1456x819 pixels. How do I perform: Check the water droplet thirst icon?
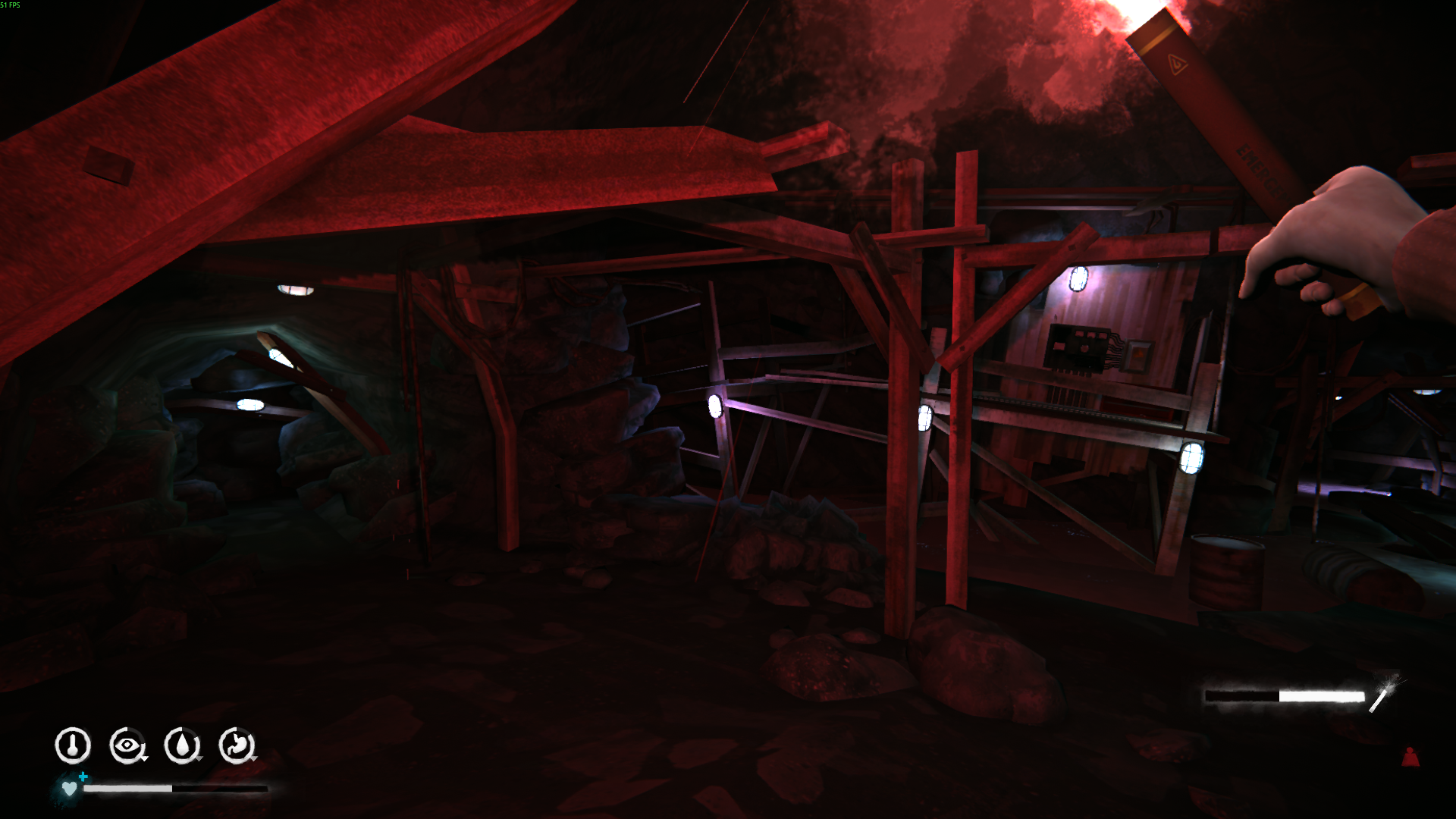point(182,745)
